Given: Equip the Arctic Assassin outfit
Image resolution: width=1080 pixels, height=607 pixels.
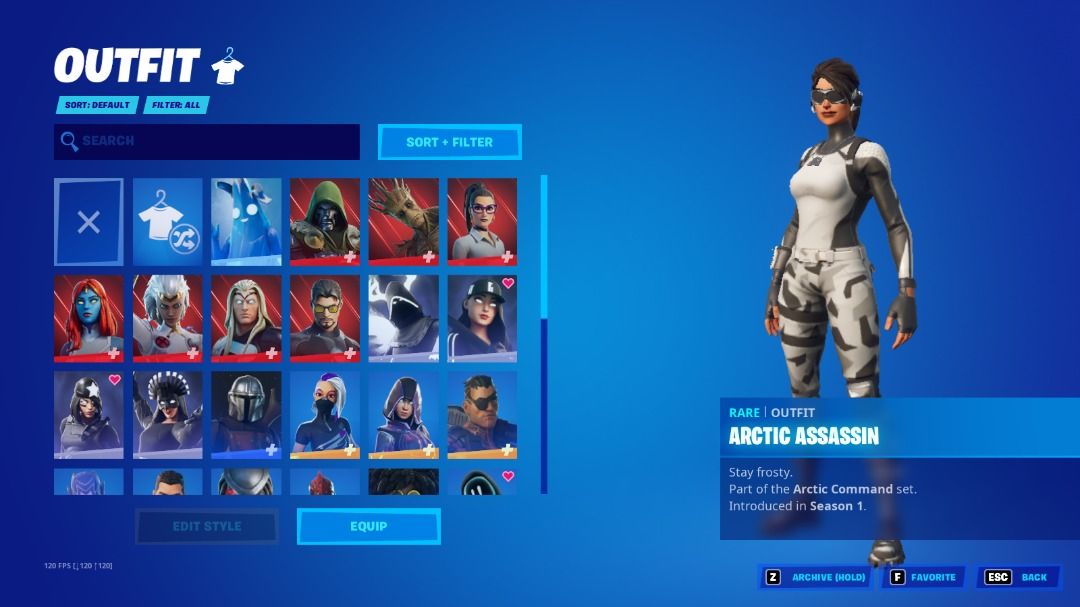Looking at the screenshot, I should 368,526.
